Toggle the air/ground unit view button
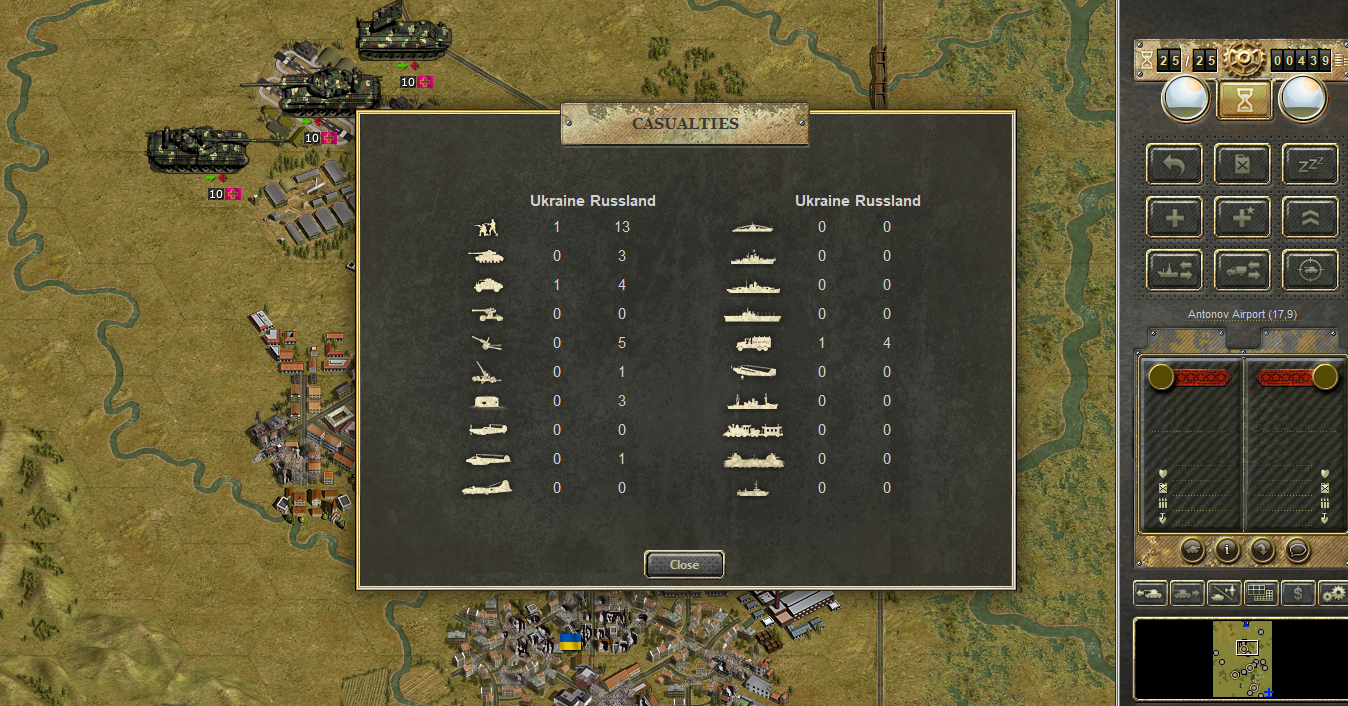Screen dimensions: 1348x706 (x=1223, y=593)
